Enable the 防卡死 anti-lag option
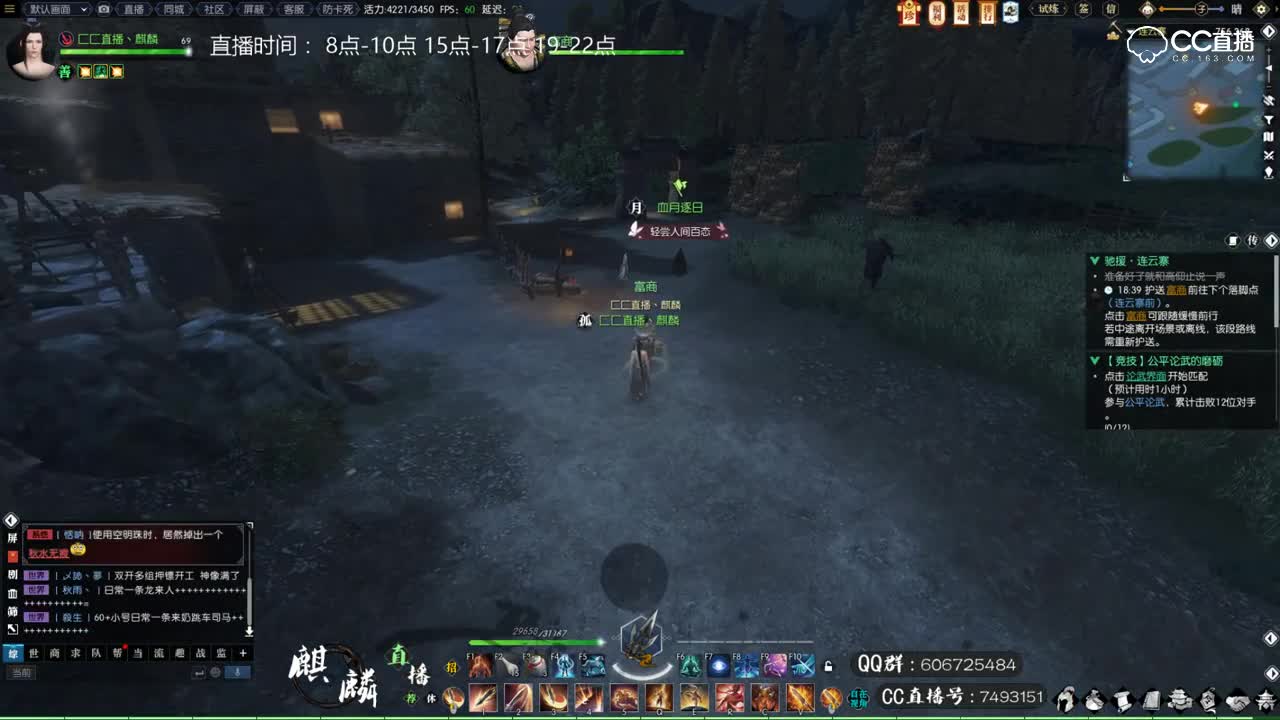This screenshot has width=1280, height=720. click(x=337, y=9)
